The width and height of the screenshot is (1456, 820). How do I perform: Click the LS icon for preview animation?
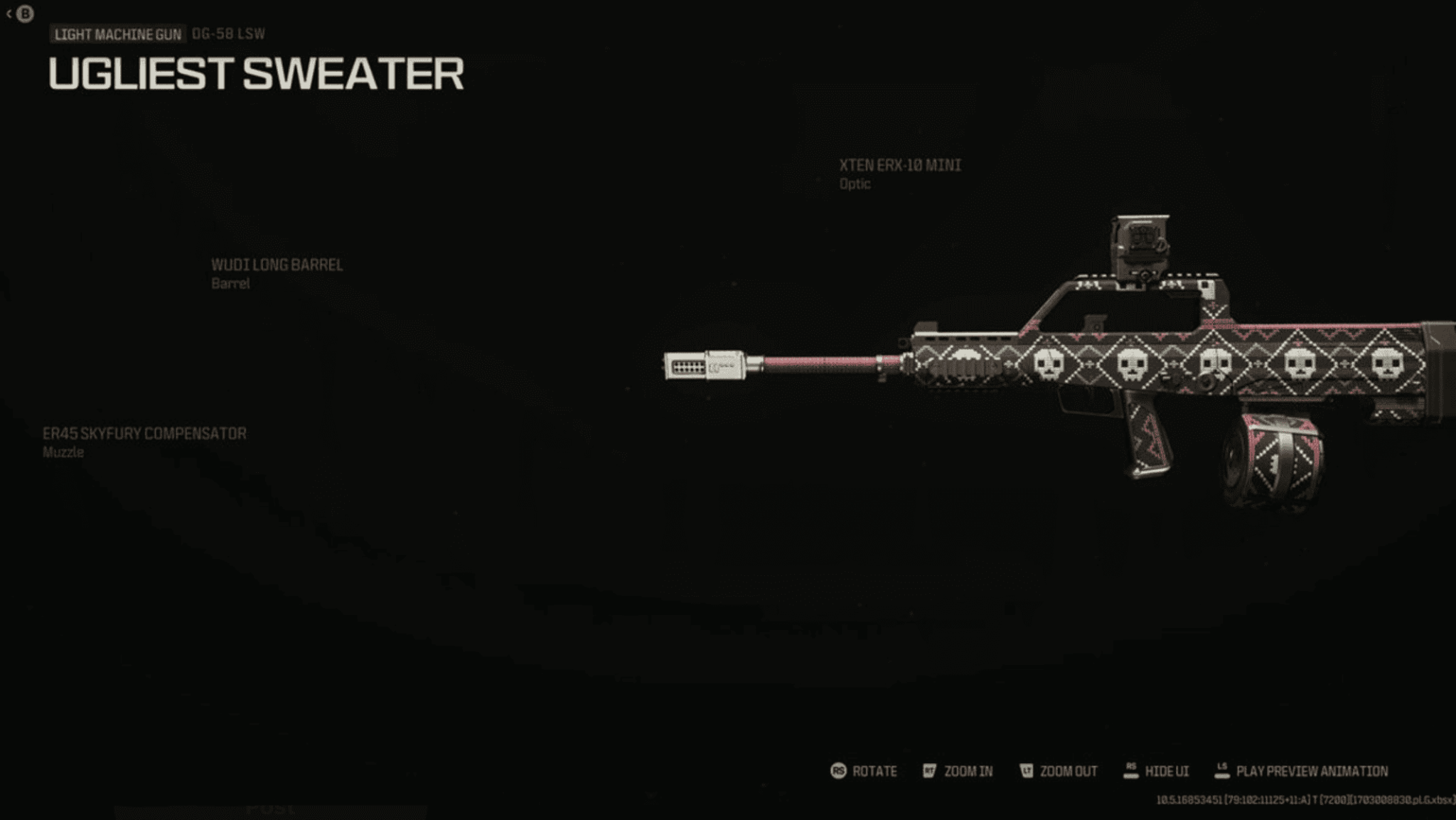pyautogui.click(x=1224, y=769)
